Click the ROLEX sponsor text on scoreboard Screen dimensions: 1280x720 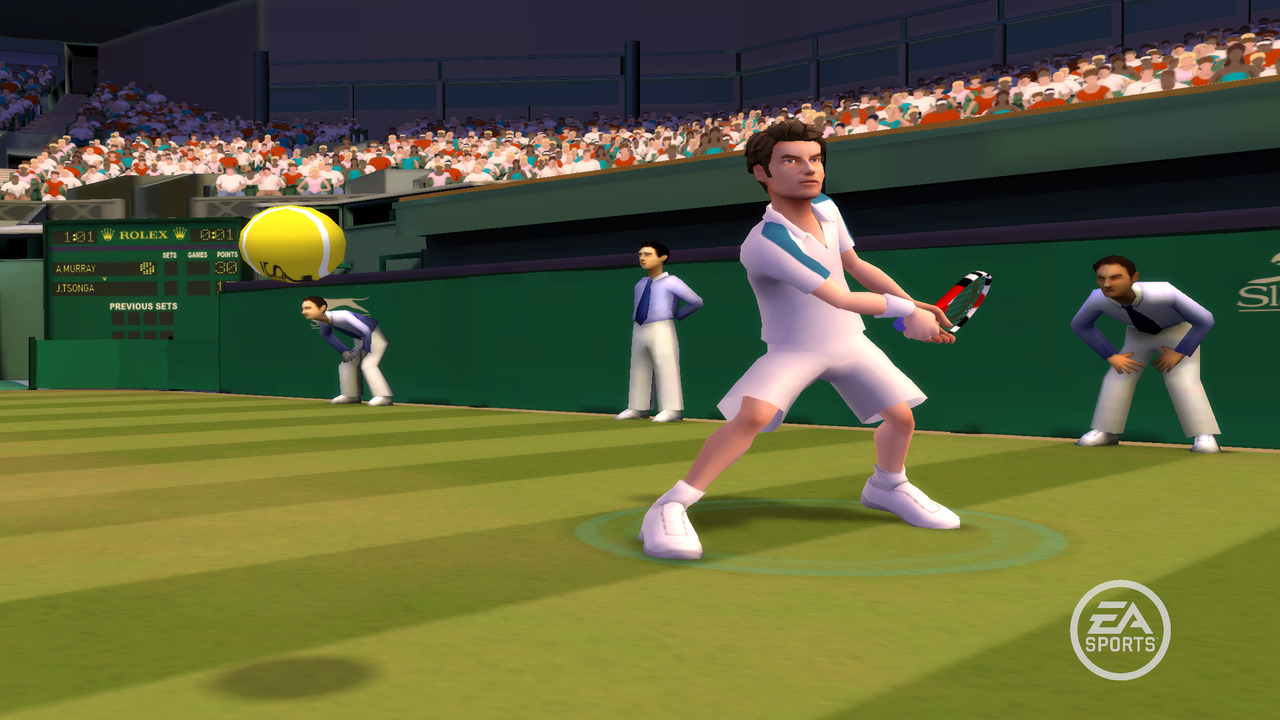click(143, 236)
